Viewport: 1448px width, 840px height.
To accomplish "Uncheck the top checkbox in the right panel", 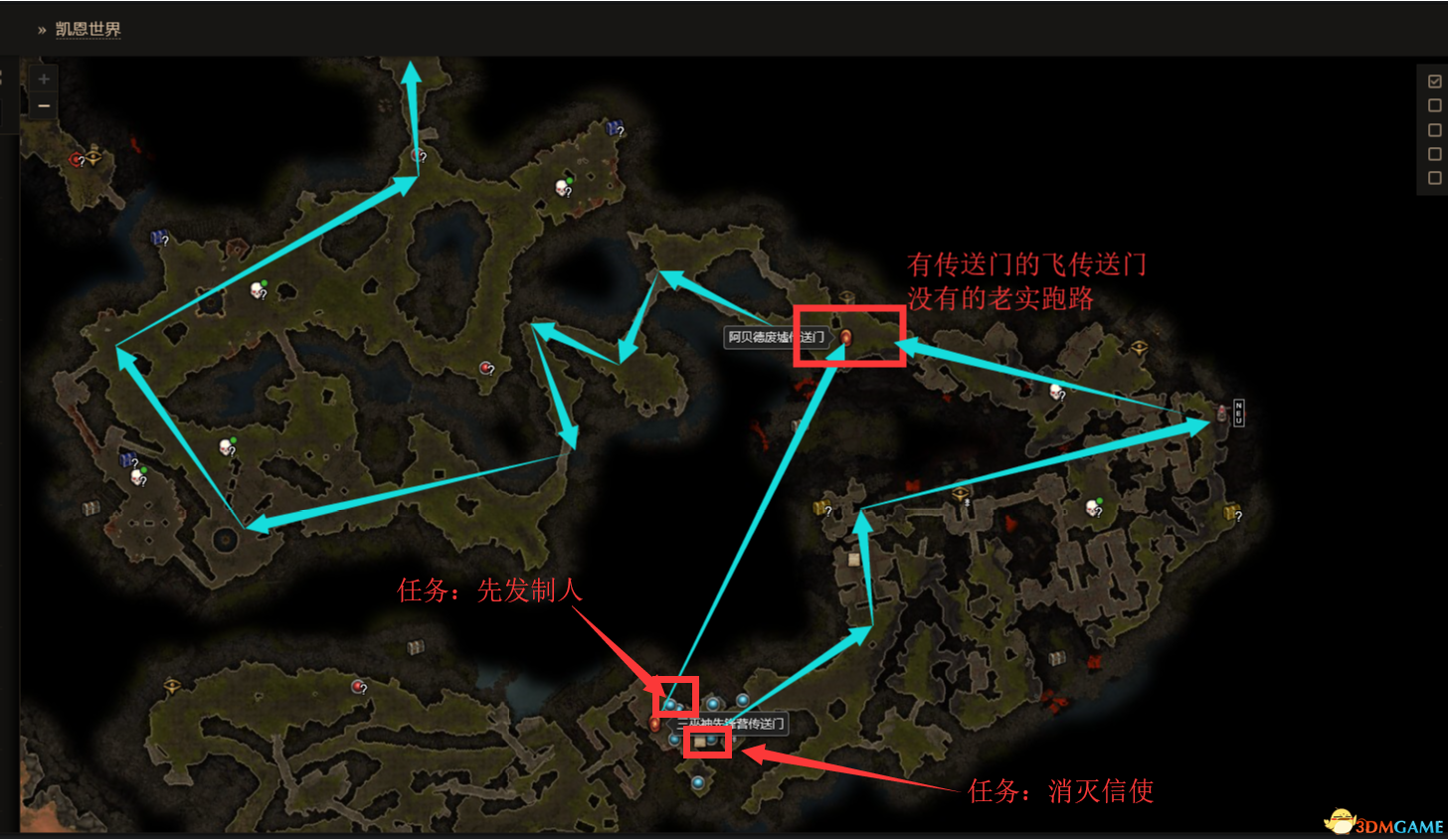I will tap(1435, 81).
